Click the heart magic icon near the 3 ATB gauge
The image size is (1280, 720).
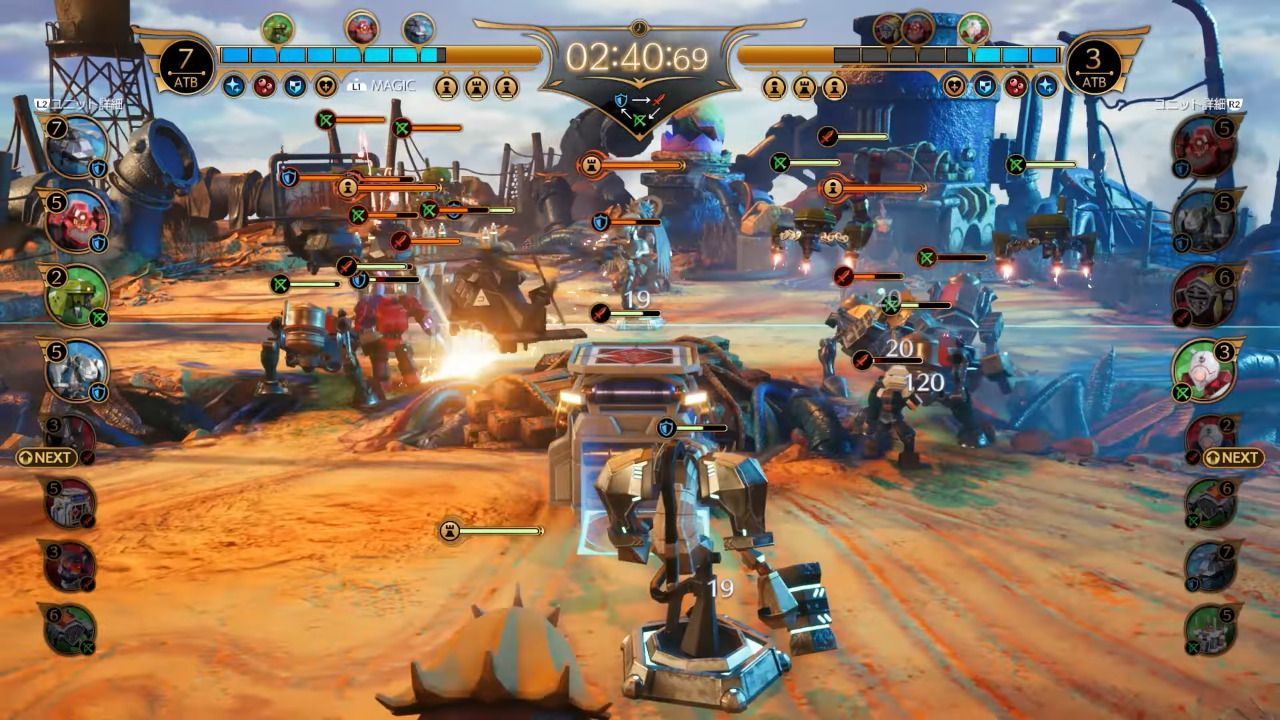coord(955,86)
